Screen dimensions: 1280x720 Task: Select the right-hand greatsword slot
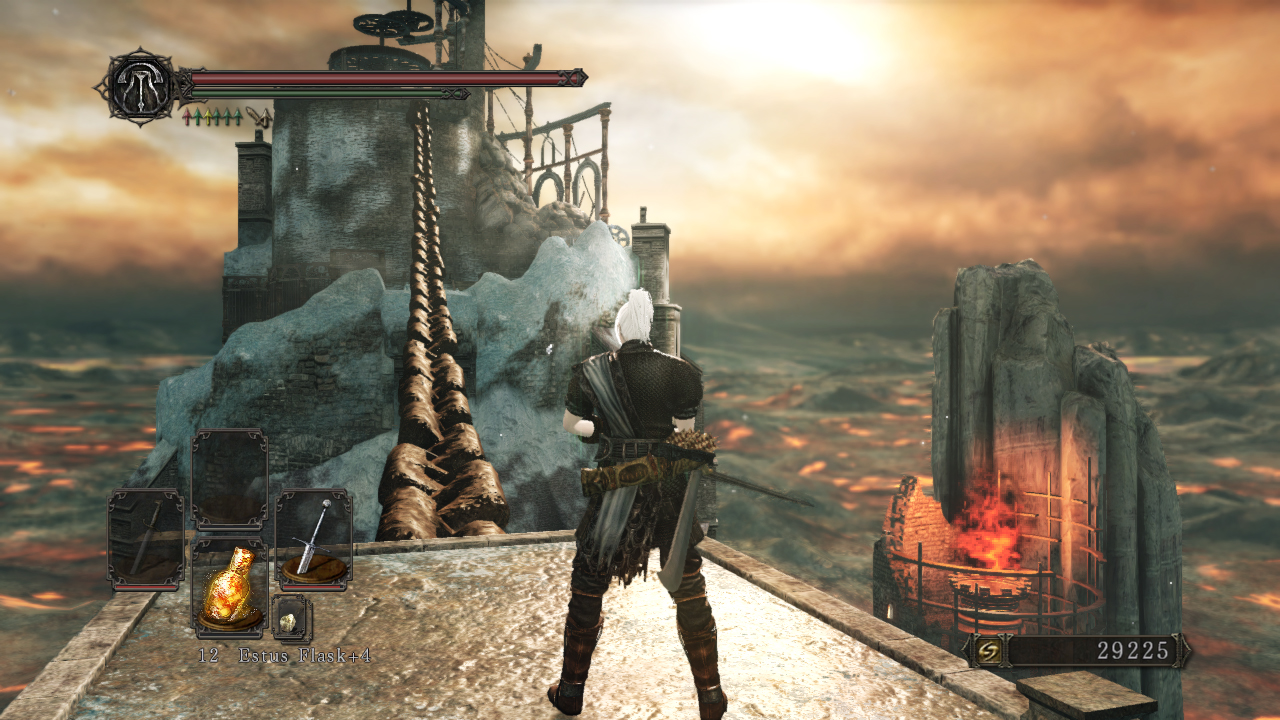click(x=312, y=536)
